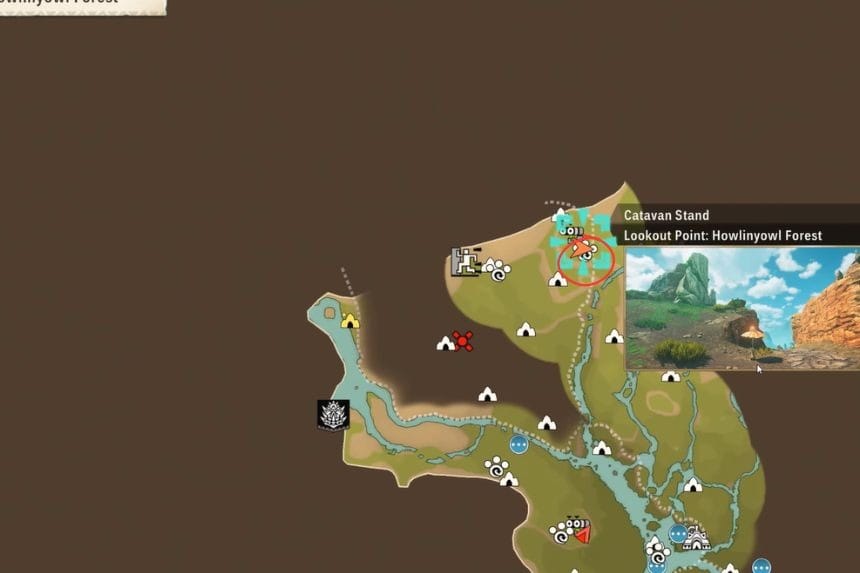This screenshot has width=860, height=573.
Task: Select the yellow tent camp marker
Action: click(x=349, y=321)
